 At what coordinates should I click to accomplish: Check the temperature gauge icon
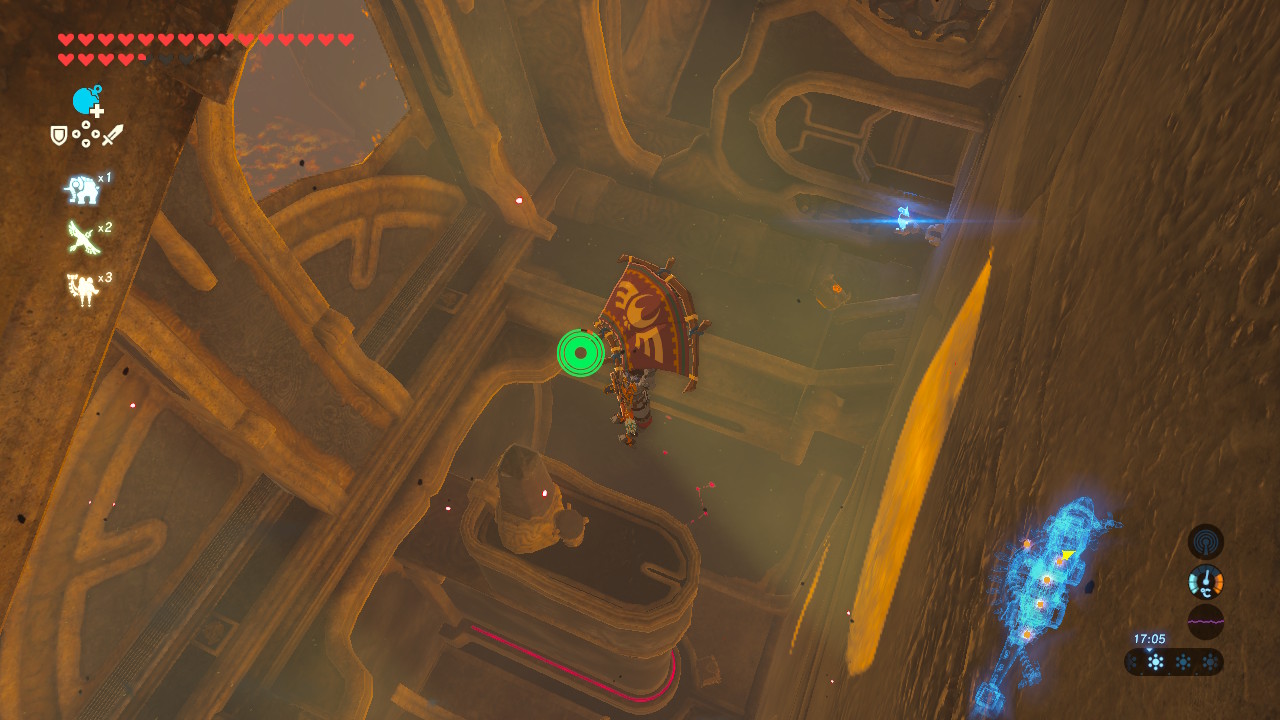pyautogui.click(x=1205, y=581)
